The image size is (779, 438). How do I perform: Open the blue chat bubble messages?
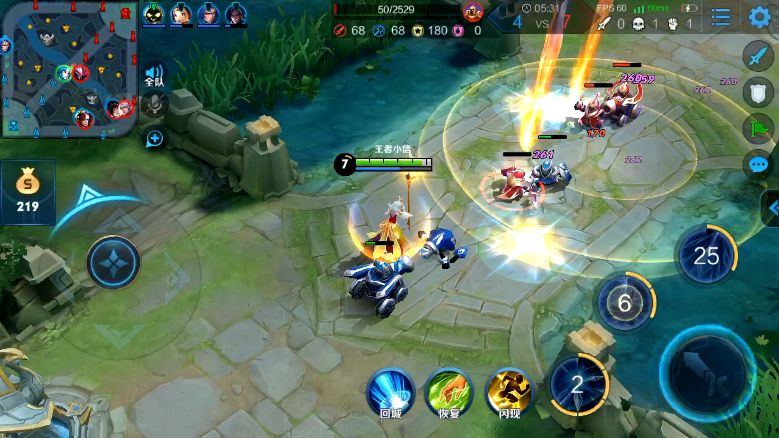[759, 165]
